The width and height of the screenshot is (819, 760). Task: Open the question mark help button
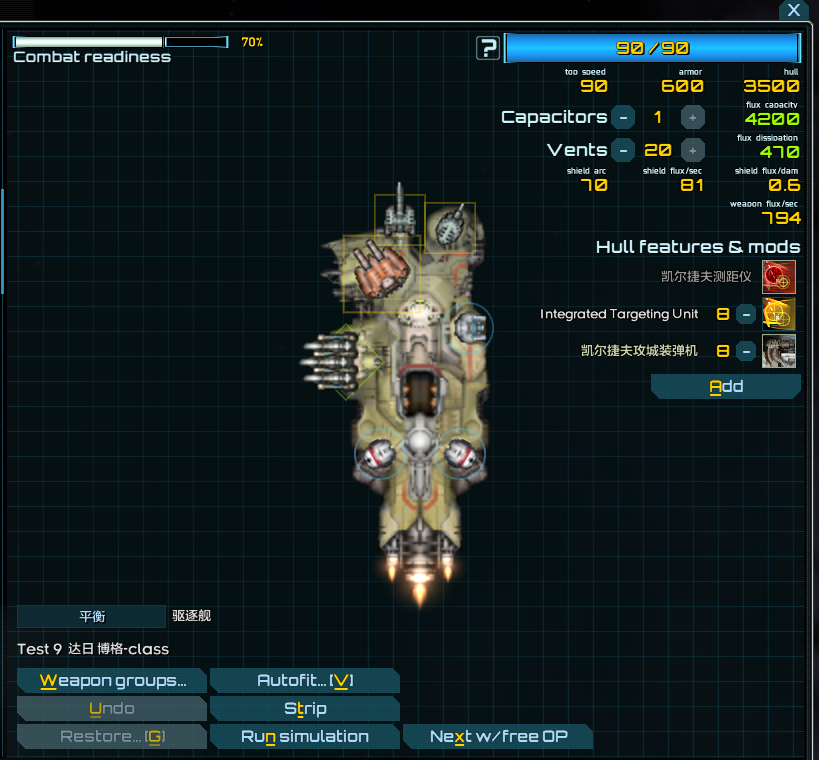pyautogui.click(x=488, y=47)
